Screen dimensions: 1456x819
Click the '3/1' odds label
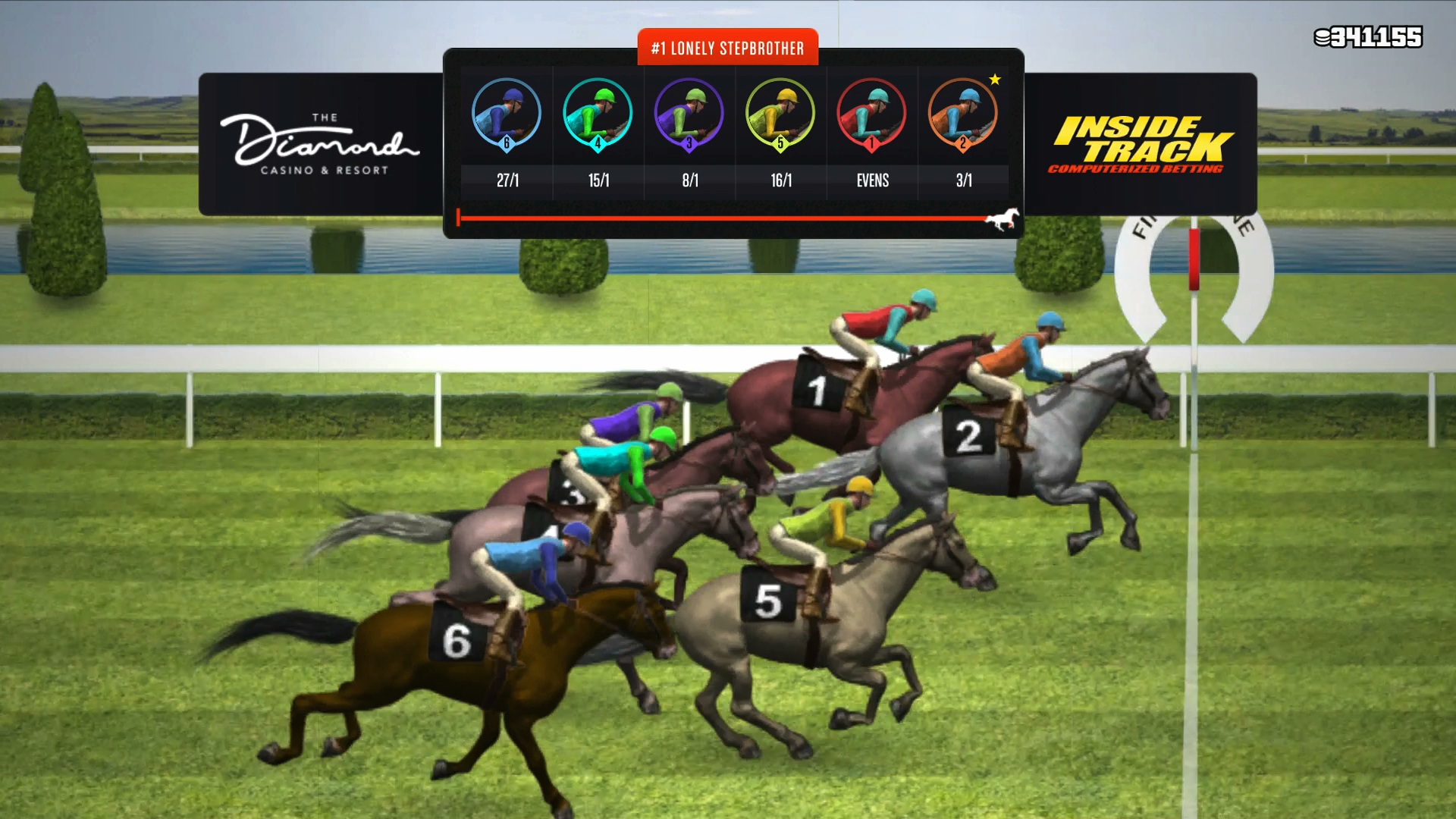pyautogui.click(x=965, y=180)
